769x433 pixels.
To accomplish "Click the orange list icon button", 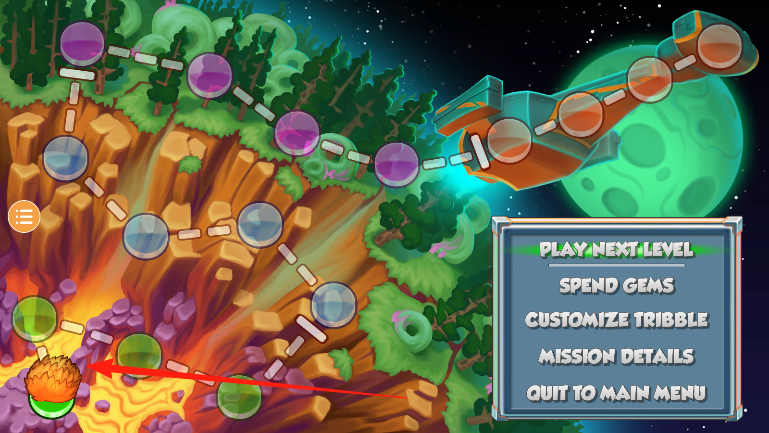I will pyautogui.click(x=24, y=215).
